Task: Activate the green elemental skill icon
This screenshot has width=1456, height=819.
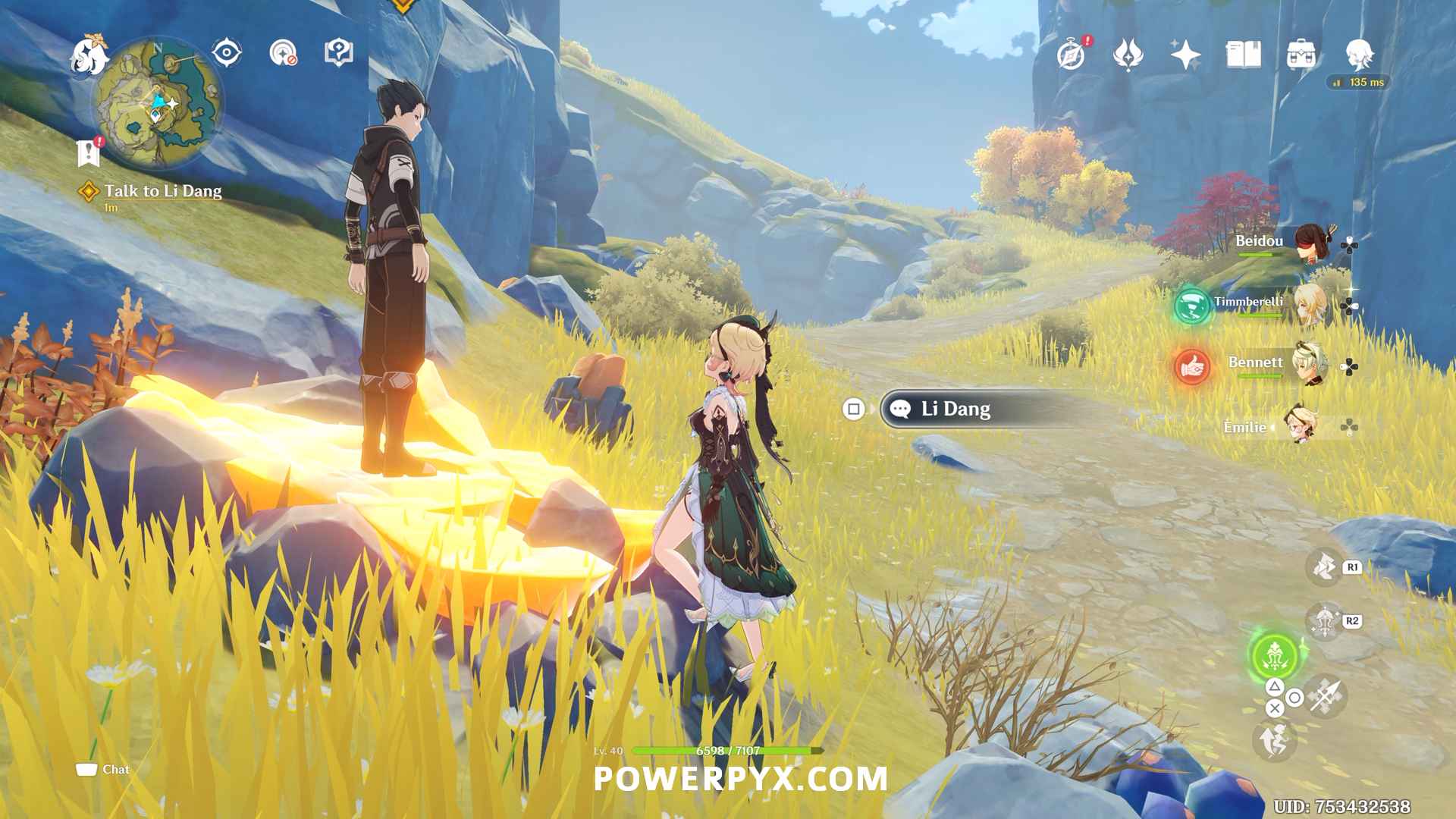Action: pos(1275,656)
